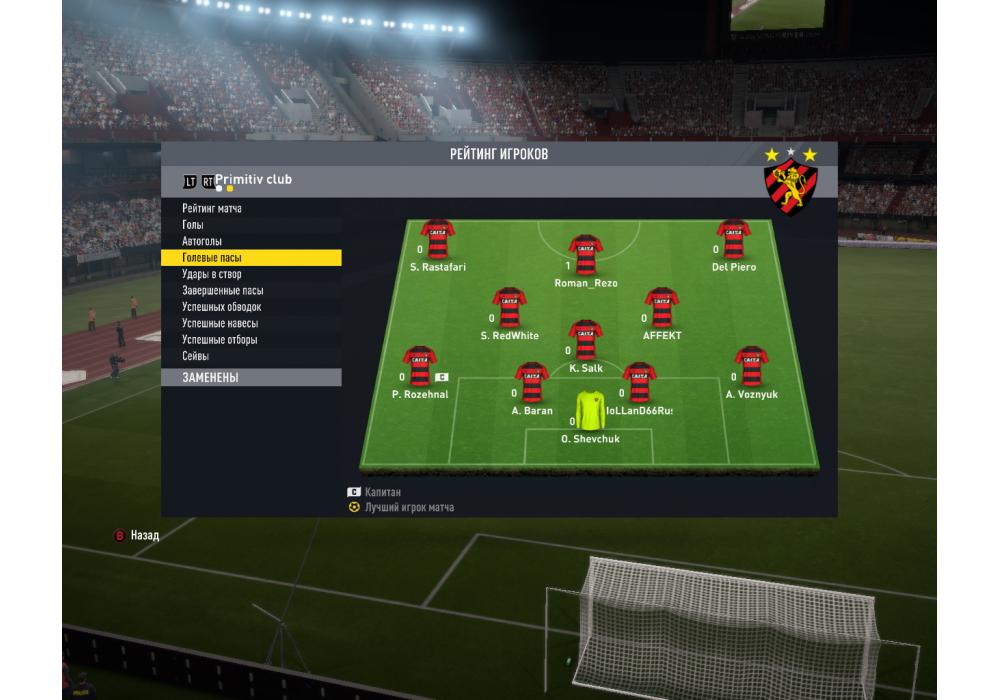Select defender A. Voznyuk

click(x=751, y=367)
